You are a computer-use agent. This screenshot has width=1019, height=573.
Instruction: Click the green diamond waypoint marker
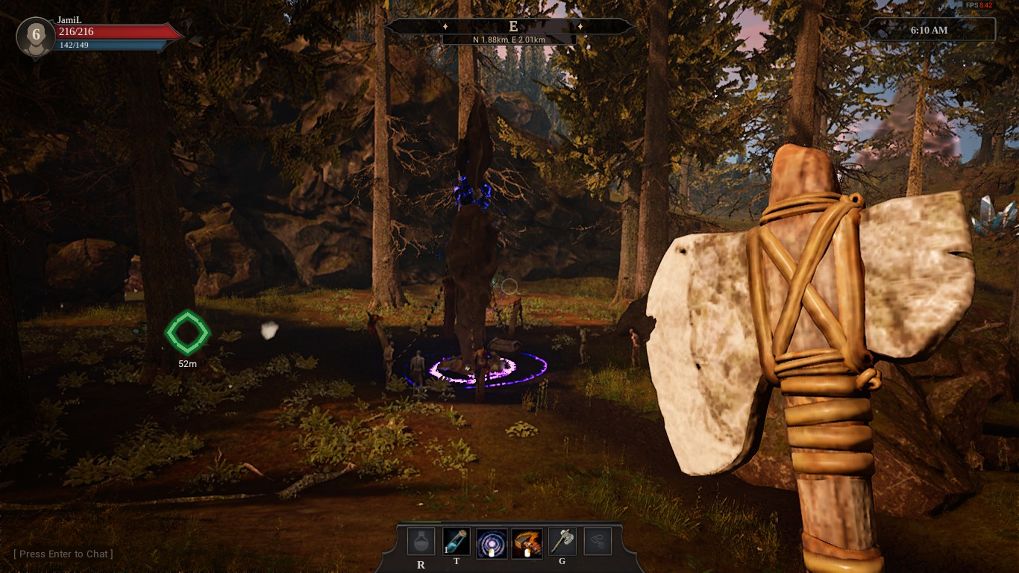[187, 332]
